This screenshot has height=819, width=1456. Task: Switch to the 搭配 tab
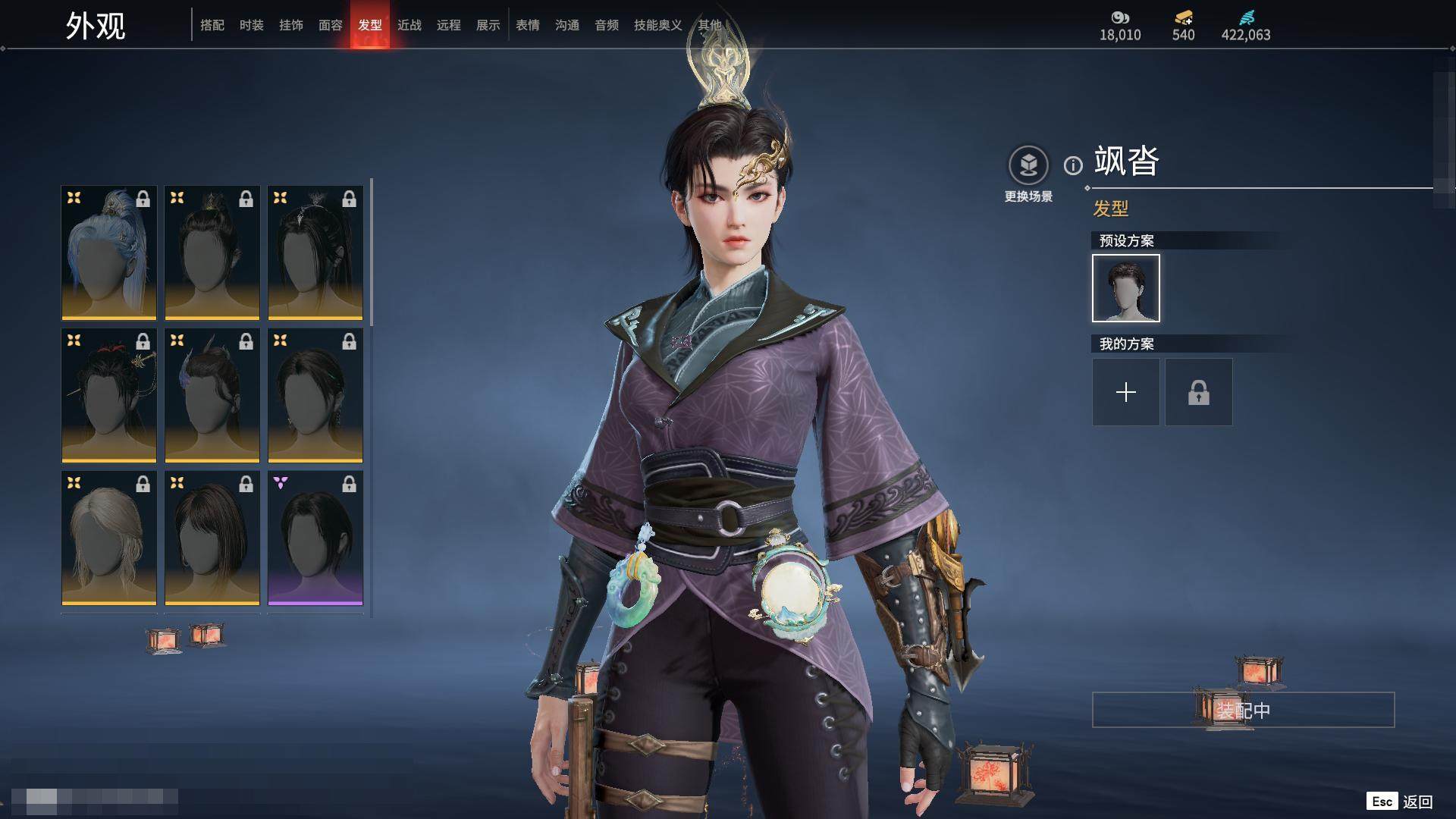coord(212,25)
